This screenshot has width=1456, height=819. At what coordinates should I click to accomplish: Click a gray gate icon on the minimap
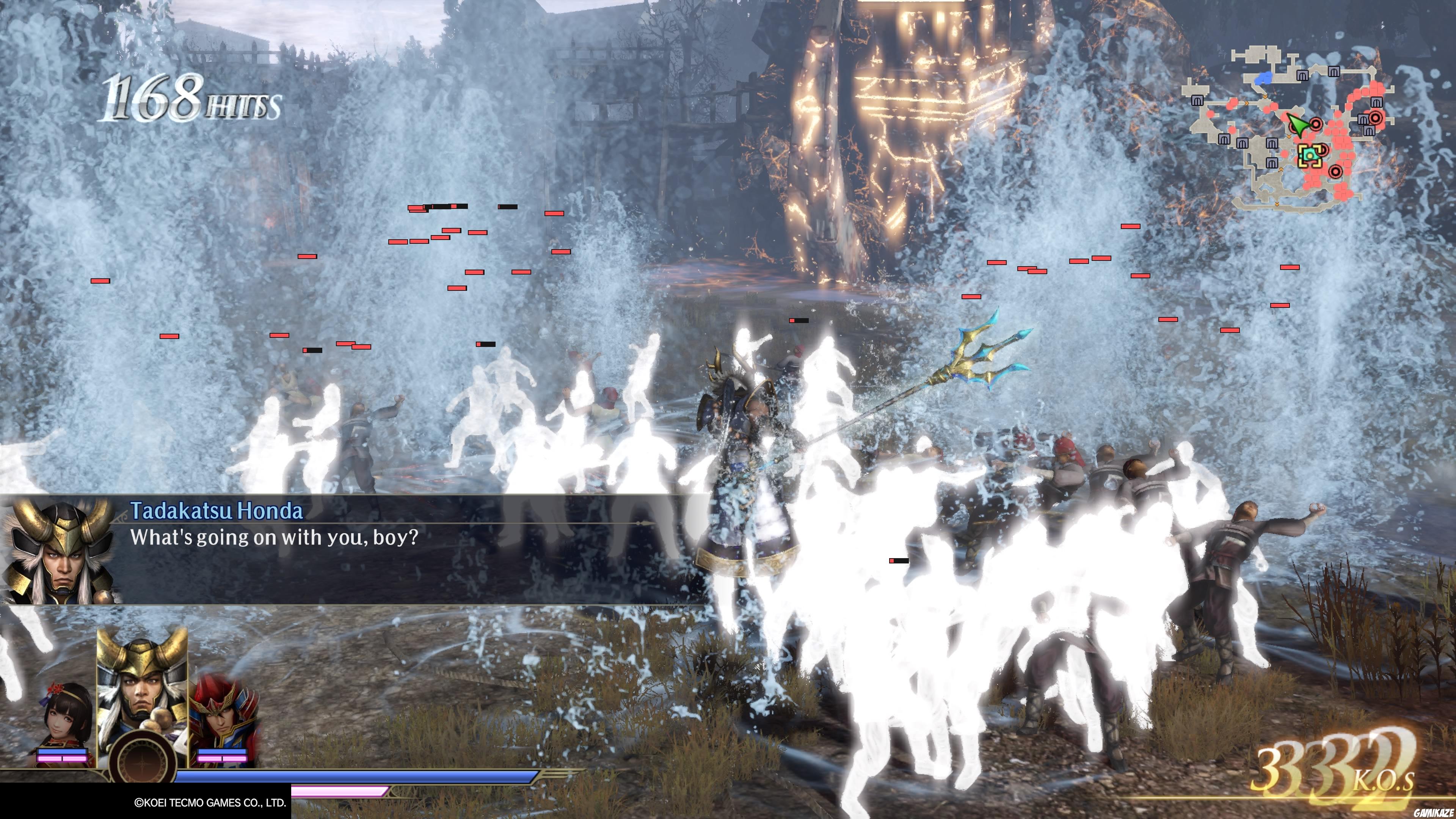click(x=1302, y=75)
